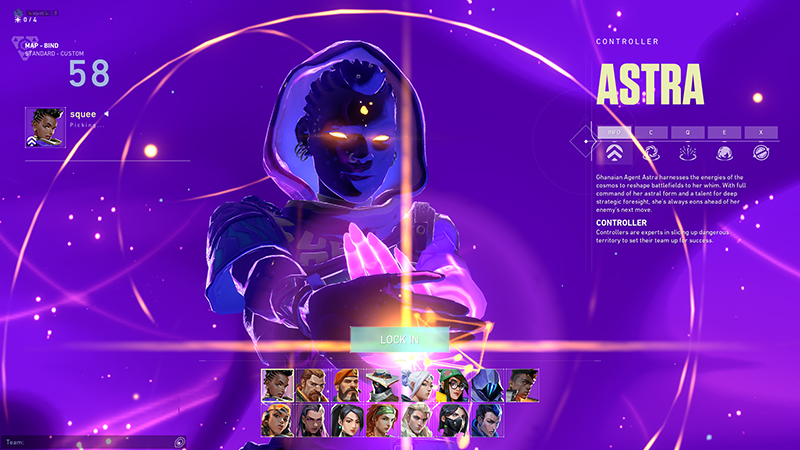Open the X ultimate ability tab
The width and height of the screenshot is (800, 450).
point(761,131)
